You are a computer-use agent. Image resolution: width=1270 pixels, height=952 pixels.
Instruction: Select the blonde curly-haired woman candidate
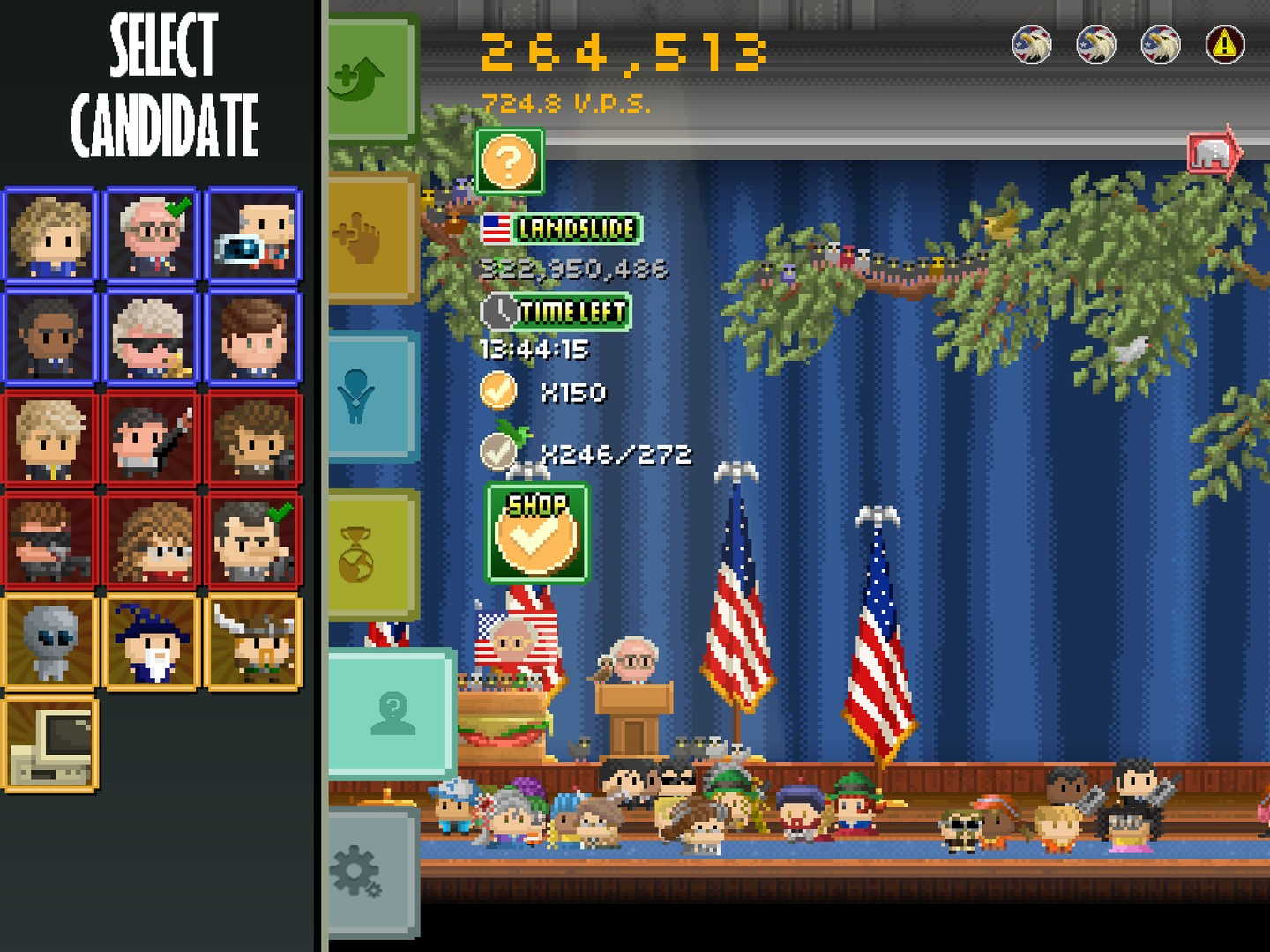tap(50, 235)
